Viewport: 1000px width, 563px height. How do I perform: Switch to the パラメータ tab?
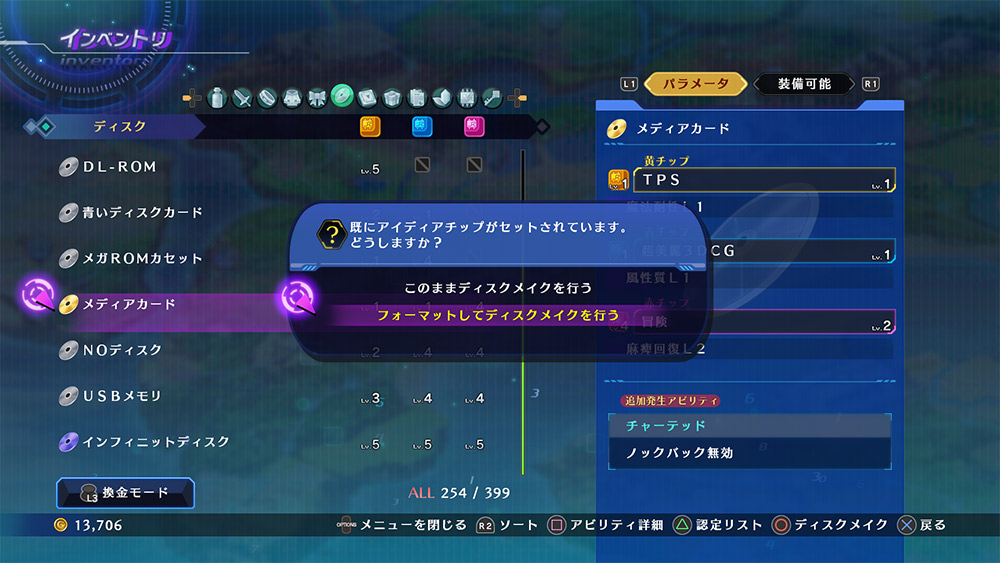[x=689, y=84]
